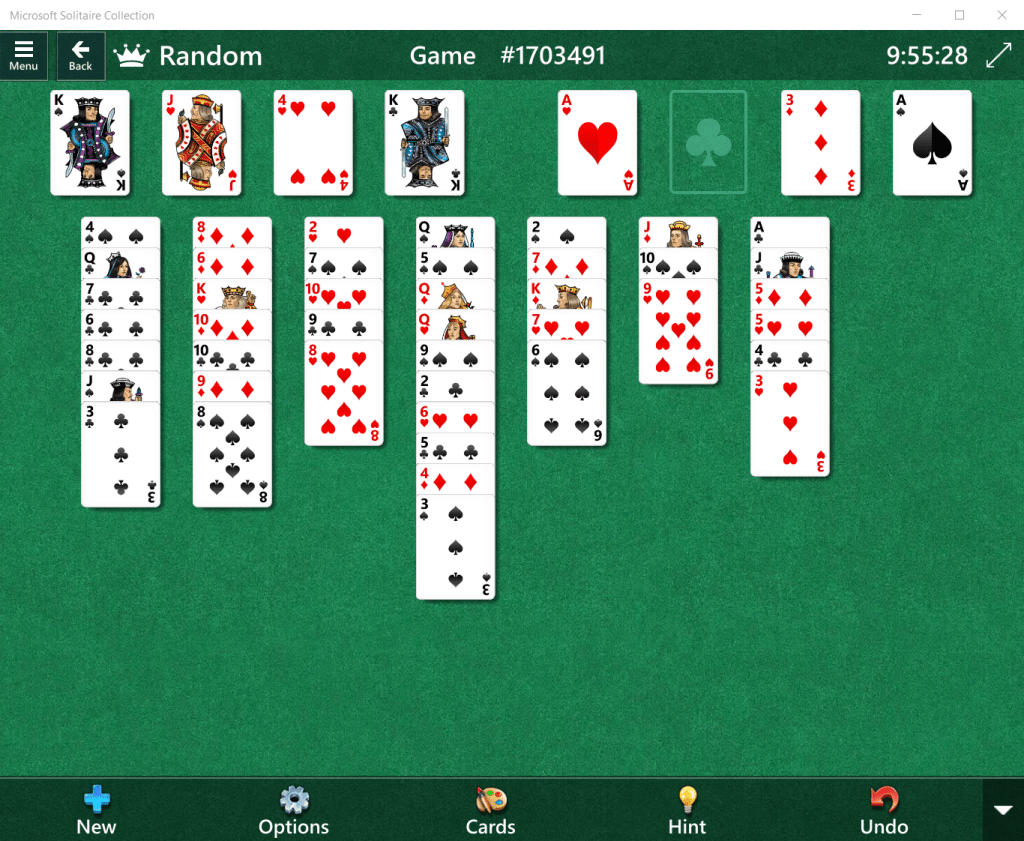This screenshot has height=841, width=1024.
Task: Choose the three of hearts card
Action: [x=790, y=424]
